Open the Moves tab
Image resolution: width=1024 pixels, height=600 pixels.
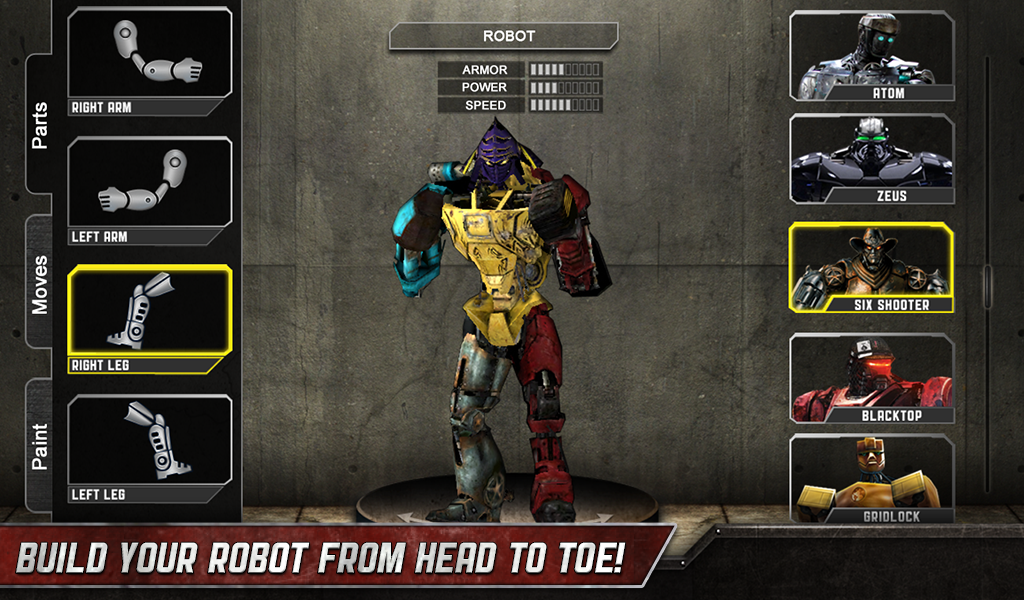(40, 284)
